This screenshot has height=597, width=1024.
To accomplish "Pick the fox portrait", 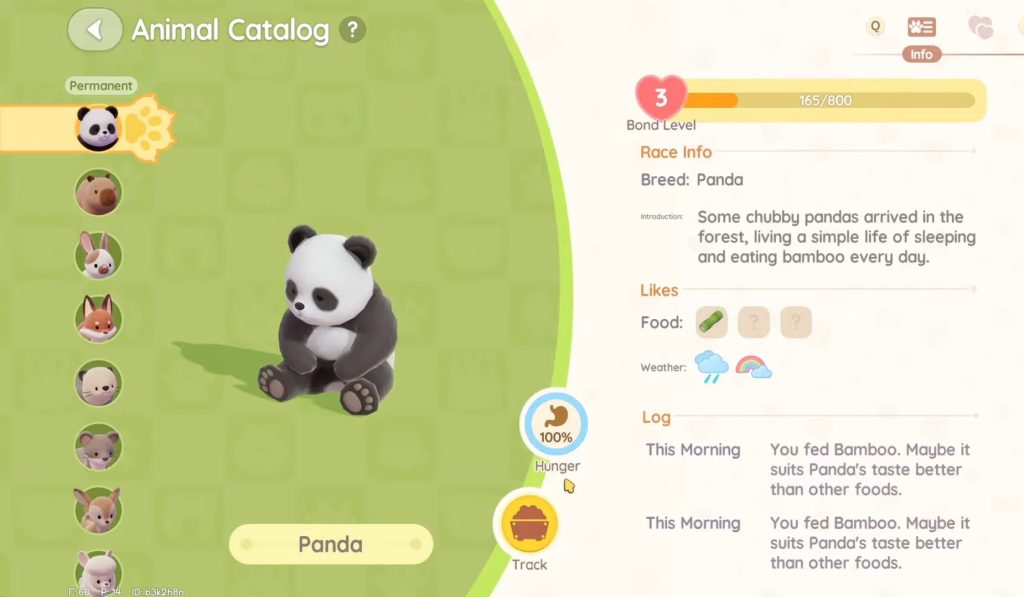I will (x=98, y=318).
